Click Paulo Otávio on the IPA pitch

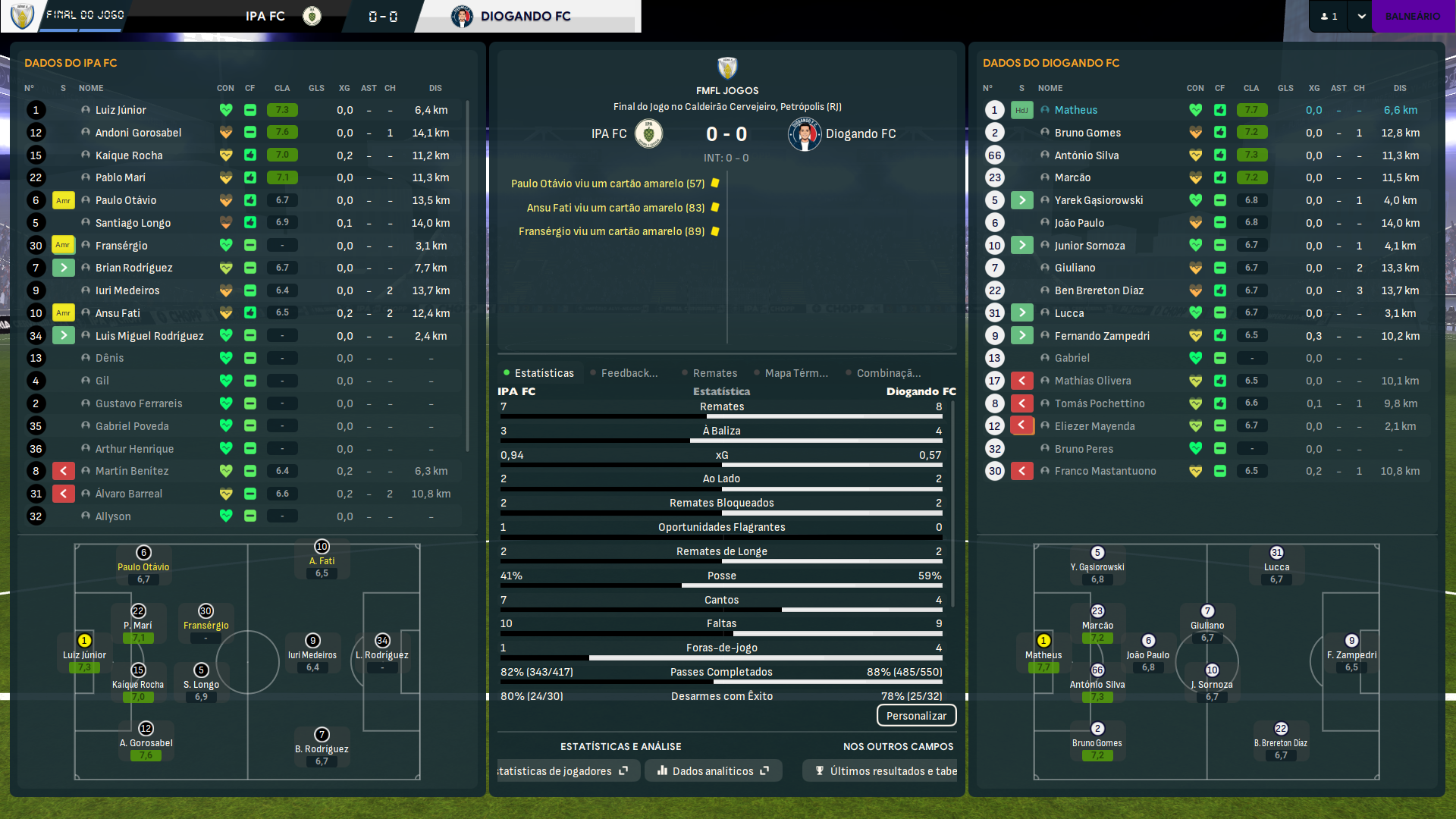143,566
